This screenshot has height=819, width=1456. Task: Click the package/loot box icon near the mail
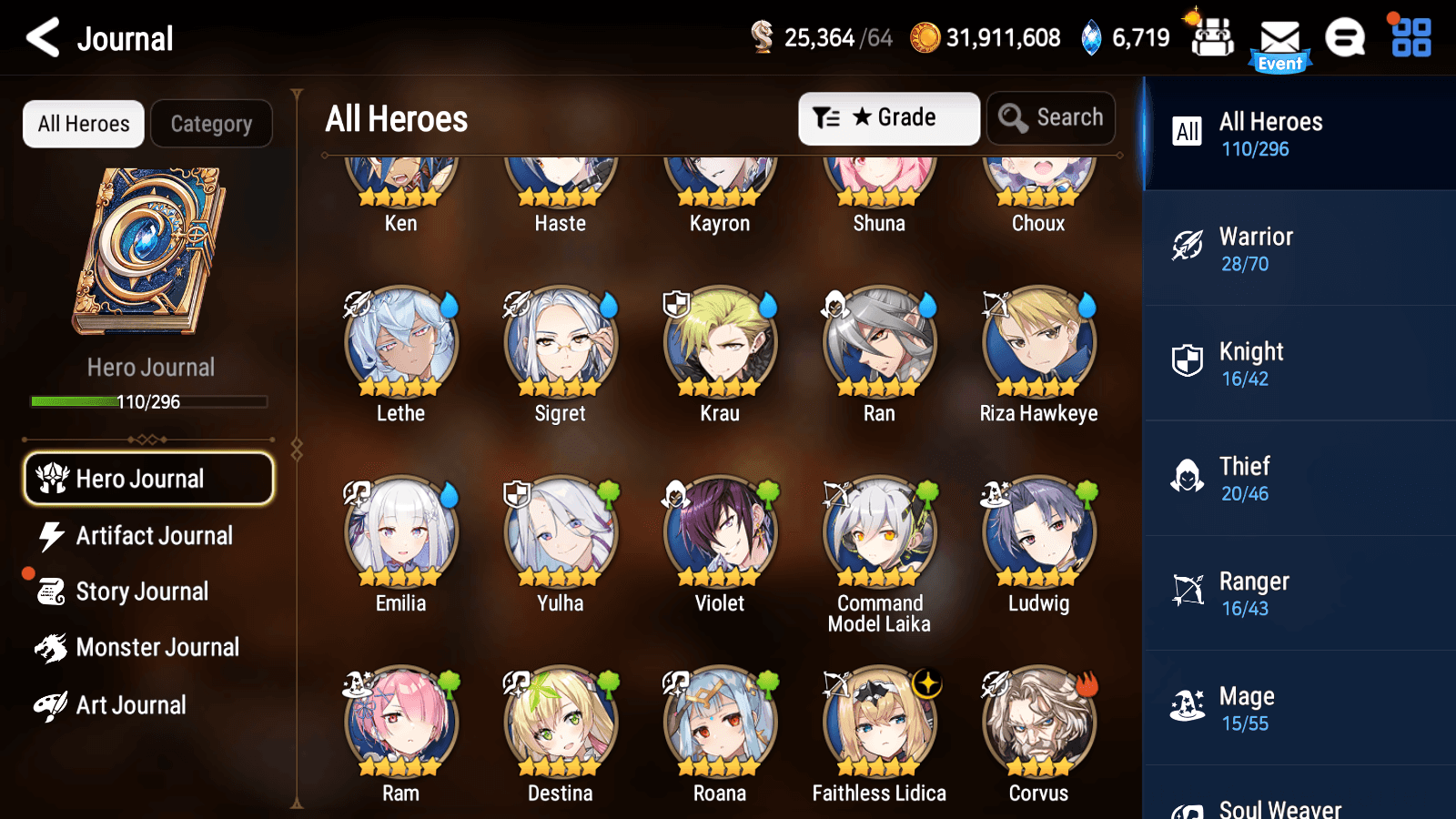point(1211,38)
